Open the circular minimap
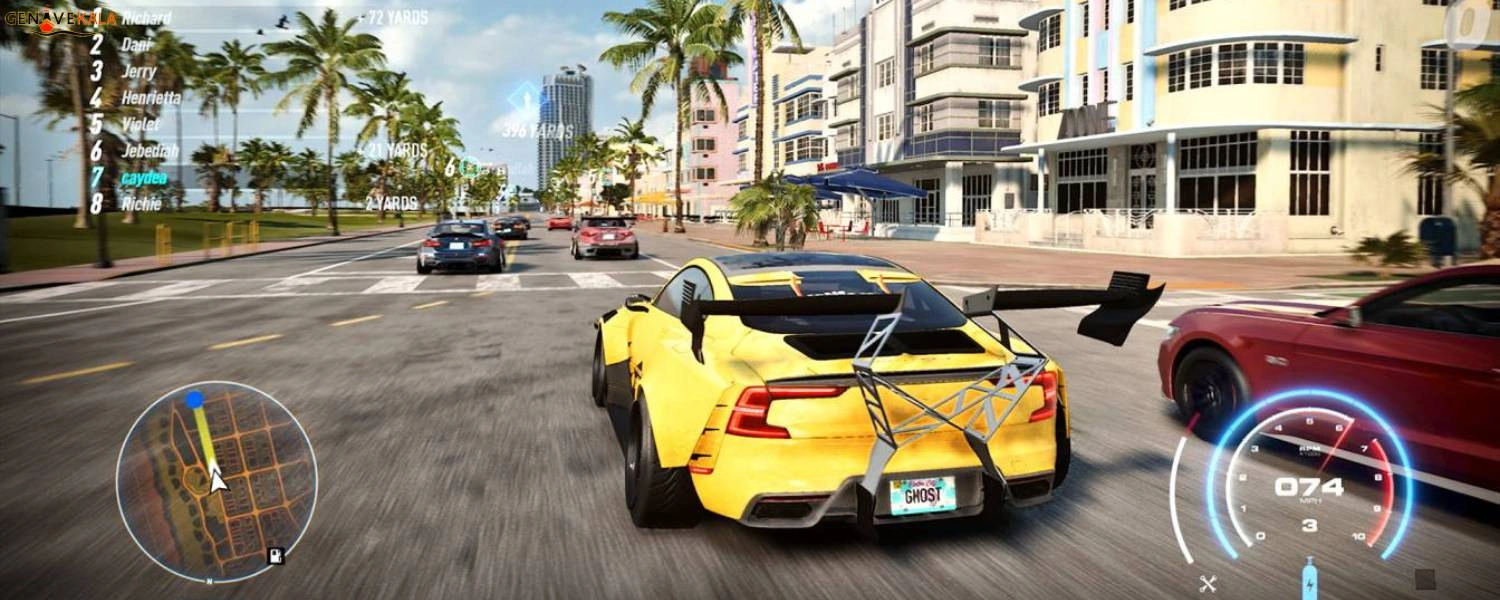The width and height of the screenshot is (1500, 600). (x=216, y=481)
